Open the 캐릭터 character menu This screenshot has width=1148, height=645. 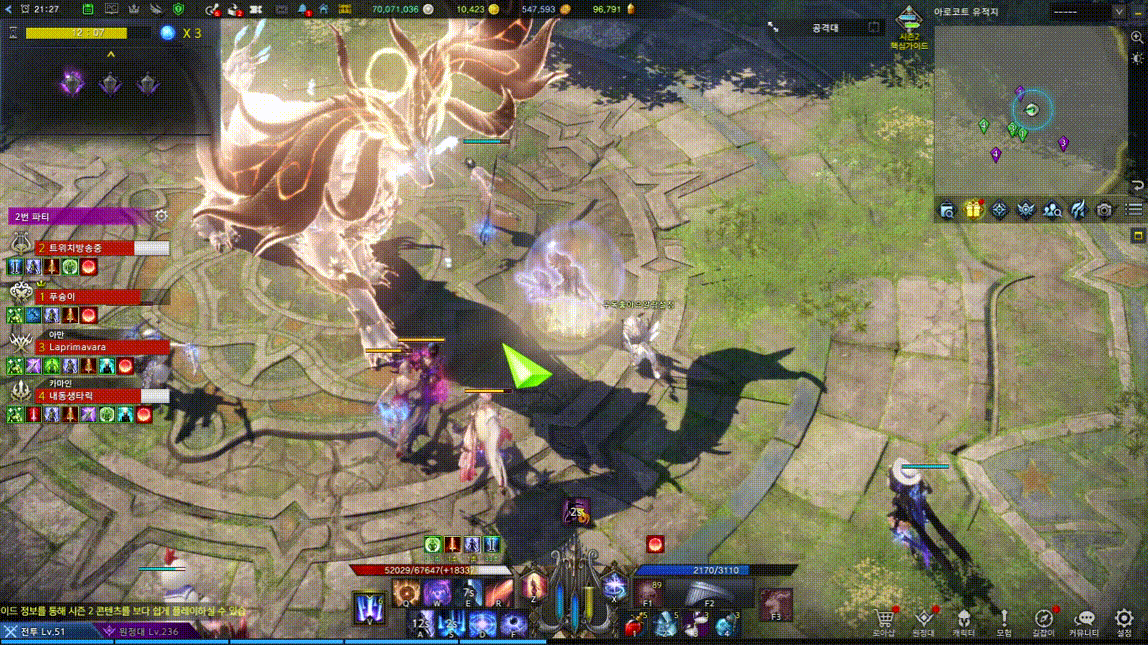(964, 620)
